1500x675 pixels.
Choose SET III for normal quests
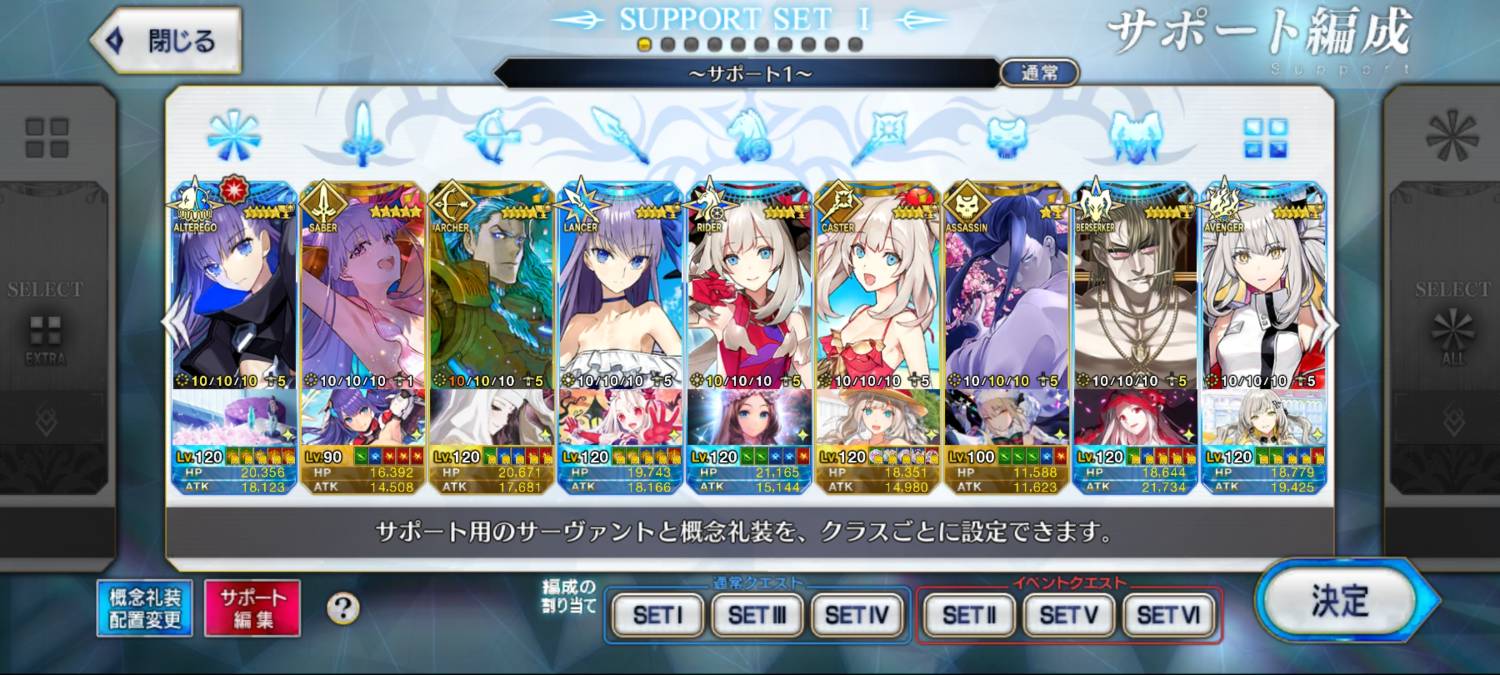tap(757, 615)
